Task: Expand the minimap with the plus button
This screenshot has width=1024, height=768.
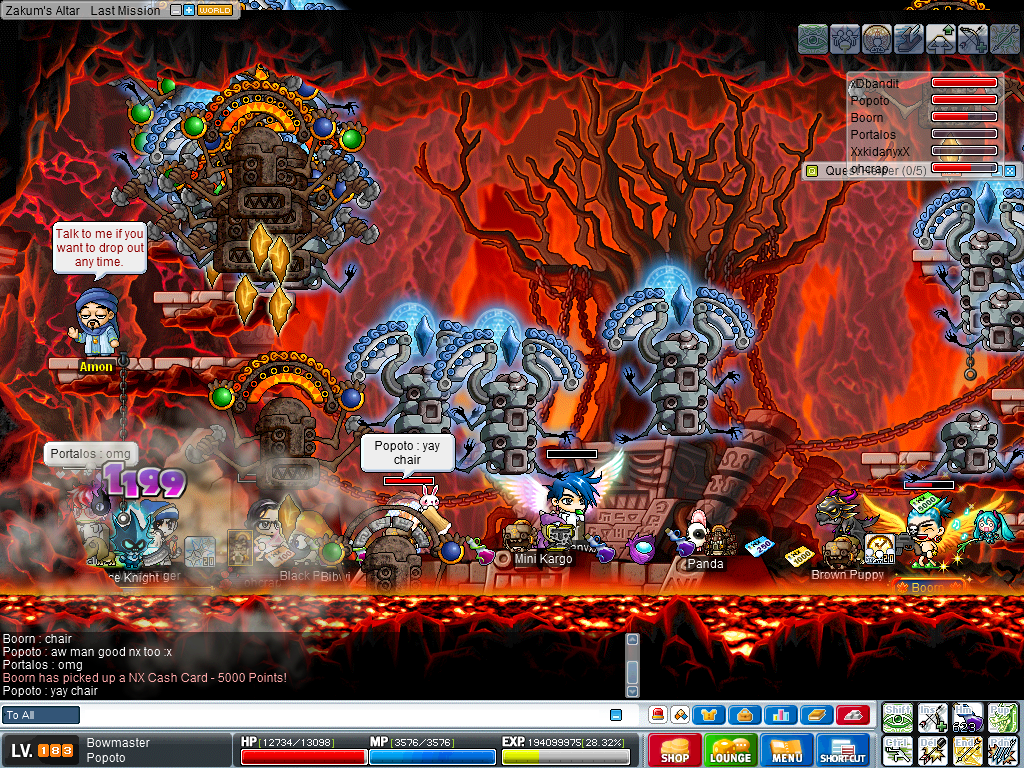Action: pos(188,10)
